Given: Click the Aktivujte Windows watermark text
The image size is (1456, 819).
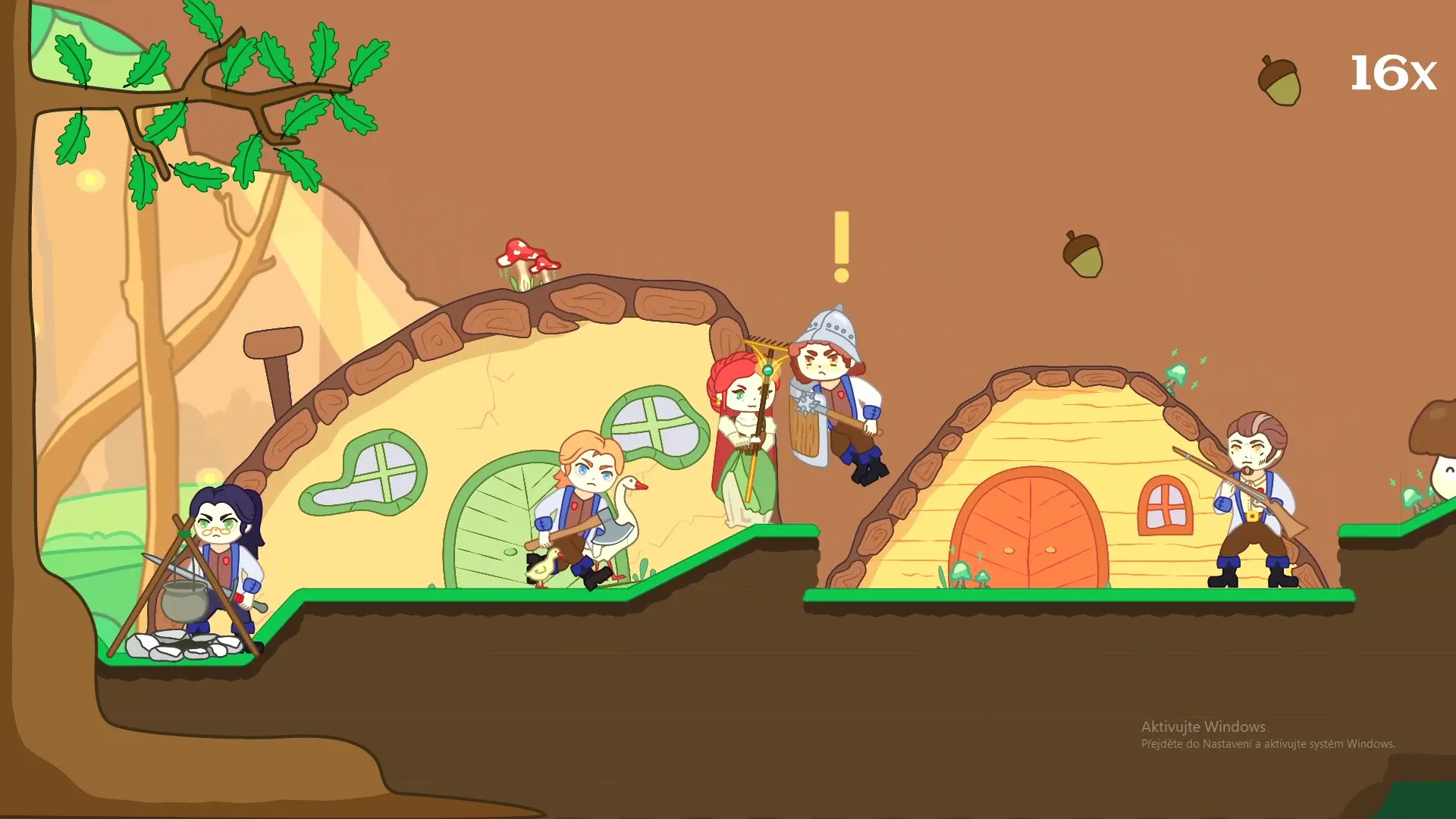Looking at the screenshot, I should point(1202,726).
